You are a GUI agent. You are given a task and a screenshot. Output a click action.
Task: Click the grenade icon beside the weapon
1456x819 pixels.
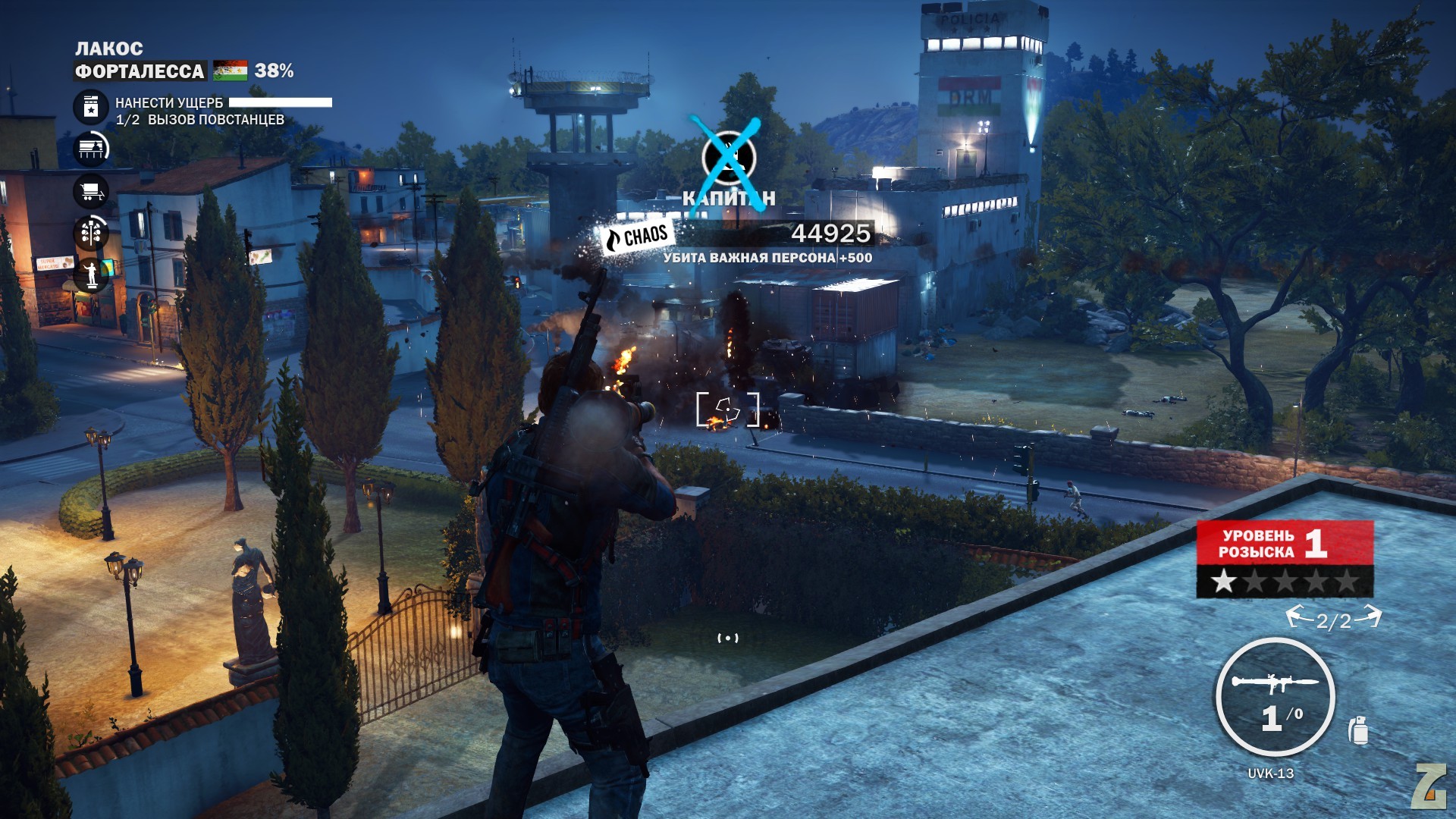[1358, 730]
